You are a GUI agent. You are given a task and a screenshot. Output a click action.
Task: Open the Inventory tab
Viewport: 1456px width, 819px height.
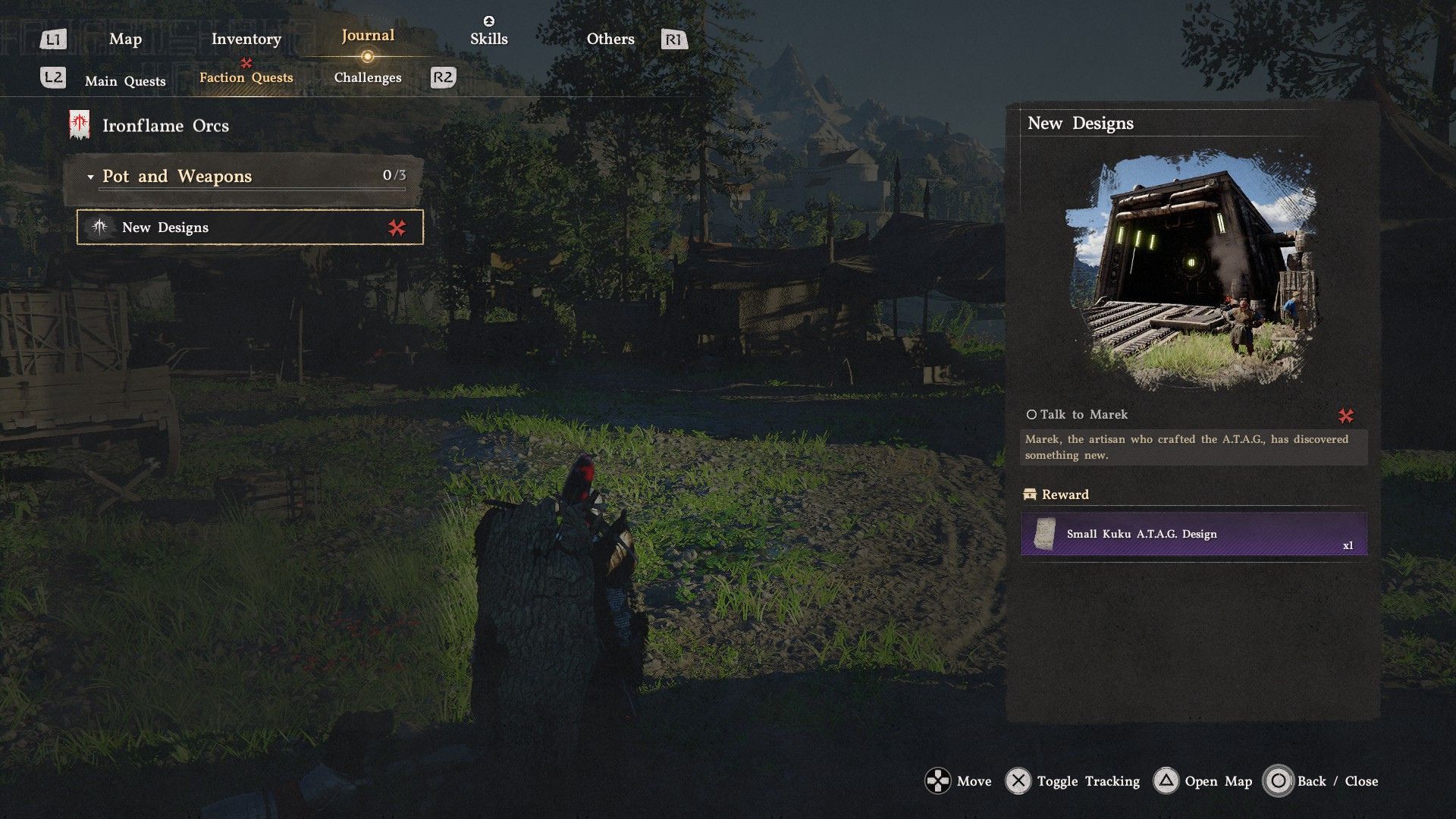click(x=246, y=39)
